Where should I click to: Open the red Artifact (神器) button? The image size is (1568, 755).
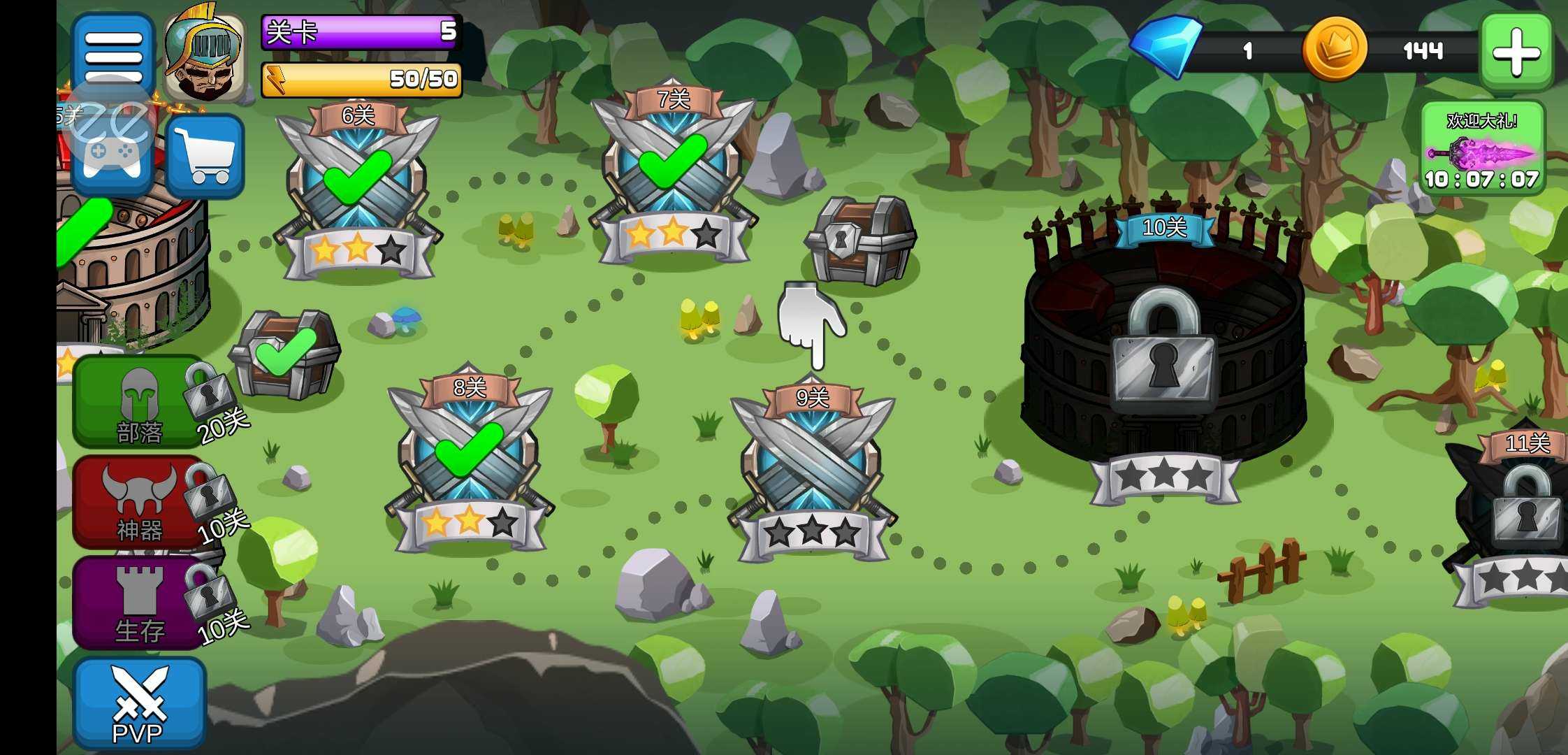coord(138,502)
